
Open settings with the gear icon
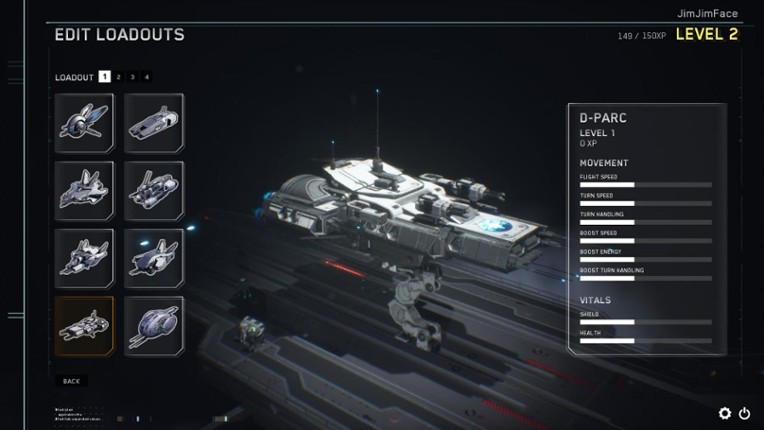pos(725,413)
